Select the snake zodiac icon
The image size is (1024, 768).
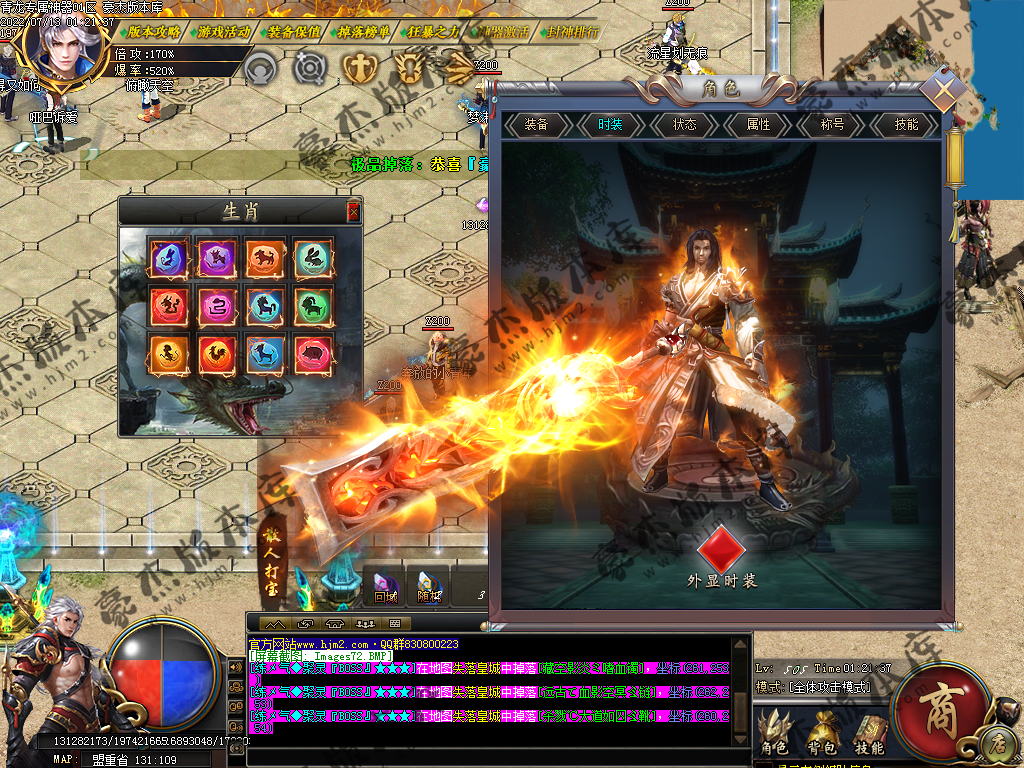pyautogui.click(x=217, y=306)
